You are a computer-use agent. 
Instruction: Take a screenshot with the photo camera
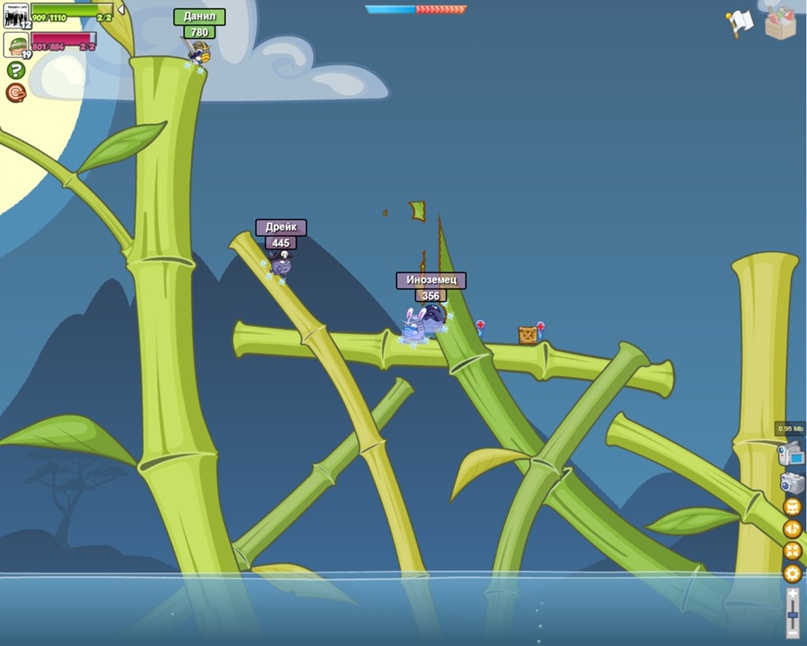[x=792, y=483]
